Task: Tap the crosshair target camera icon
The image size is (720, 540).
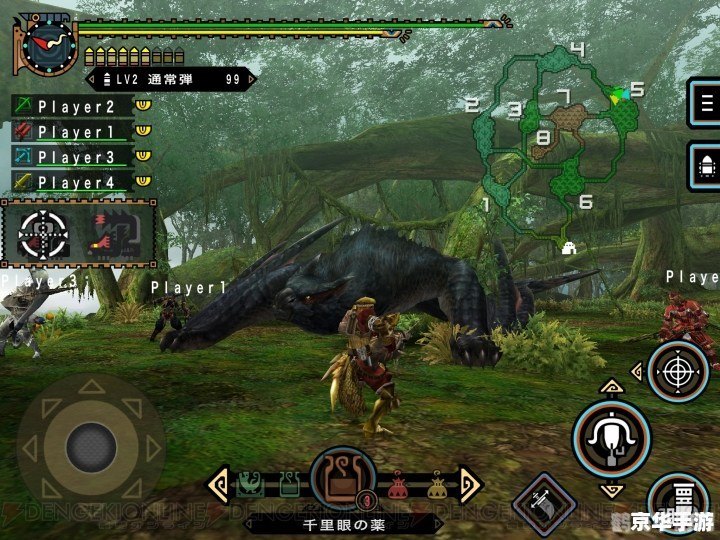Action: point(42,234)
